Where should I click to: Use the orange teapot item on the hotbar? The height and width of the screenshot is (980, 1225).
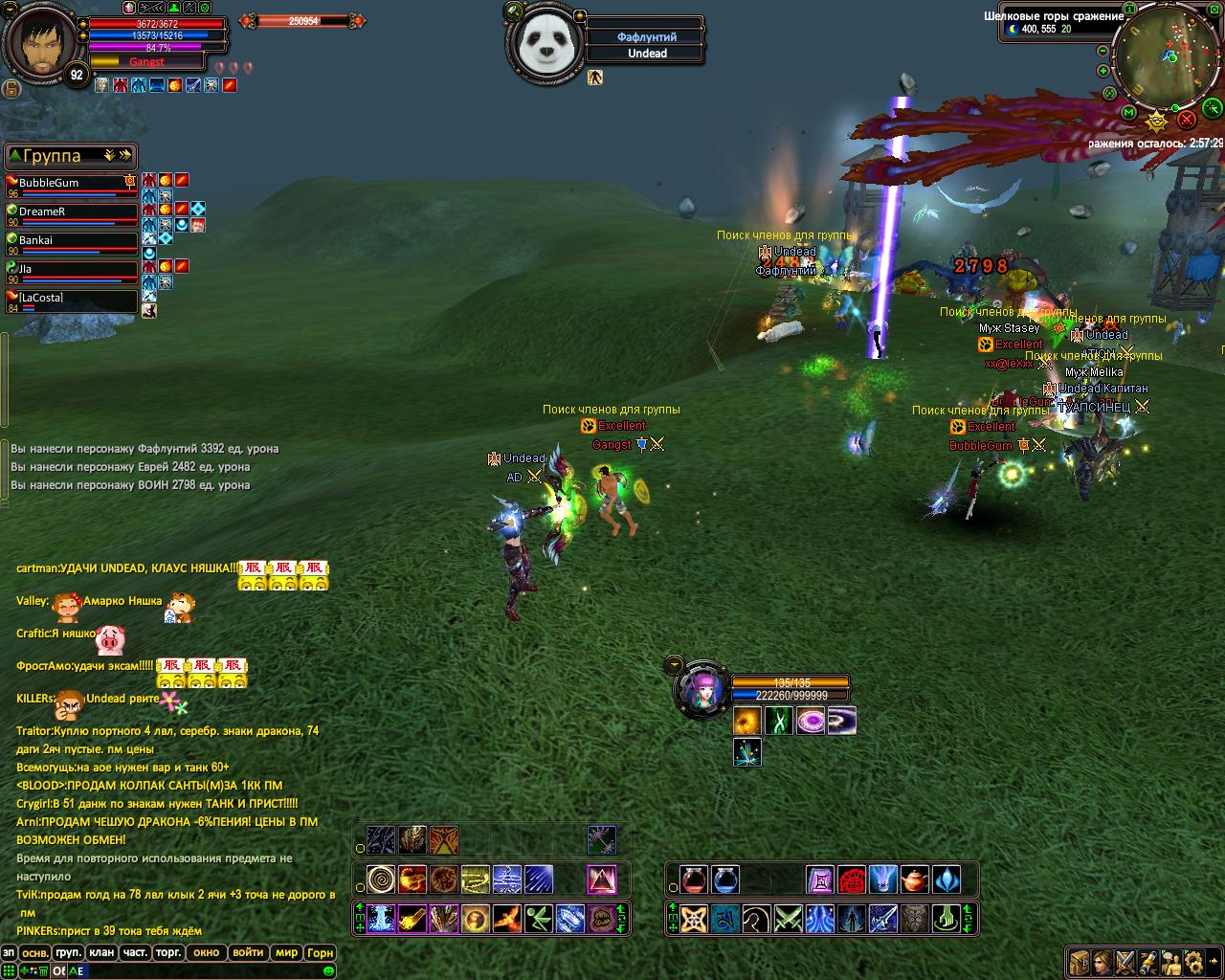point(914,879)
